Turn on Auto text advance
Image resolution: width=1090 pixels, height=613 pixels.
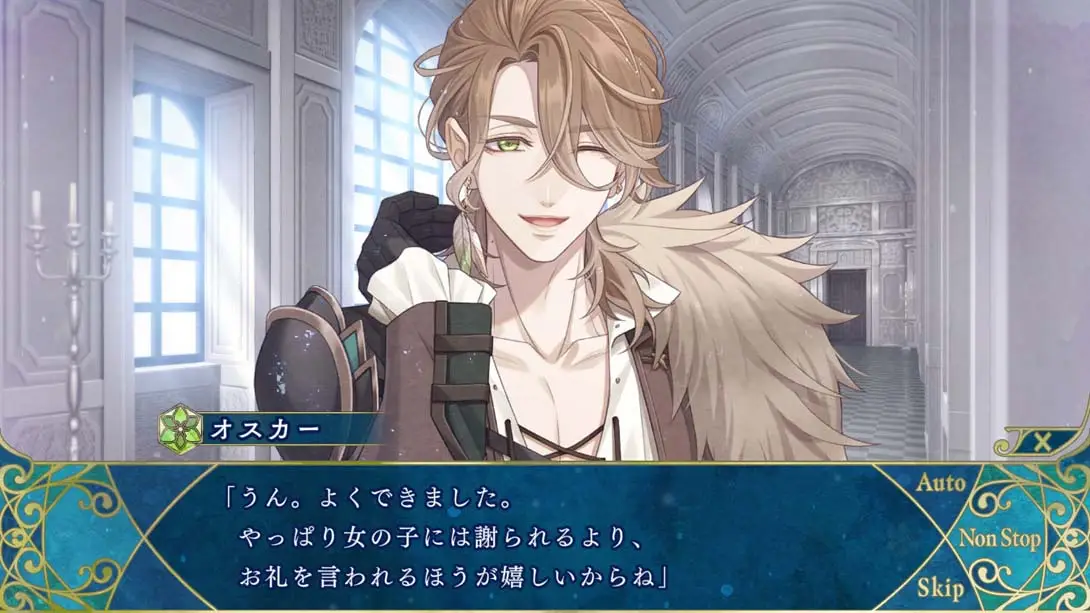point(940,484)
